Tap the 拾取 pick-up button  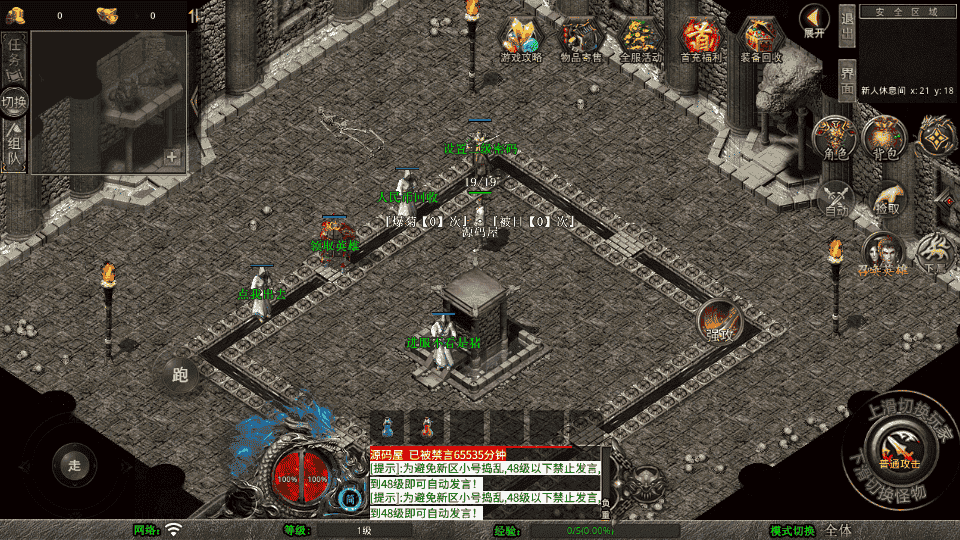[886, 198]
